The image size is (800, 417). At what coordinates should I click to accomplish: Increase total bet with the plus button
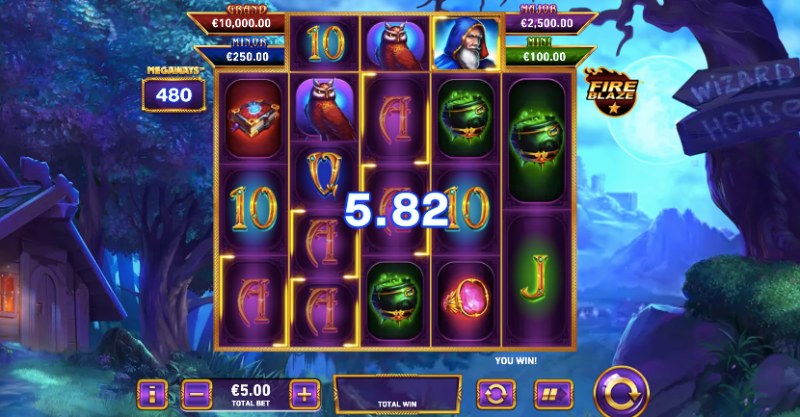click(304, 392)
